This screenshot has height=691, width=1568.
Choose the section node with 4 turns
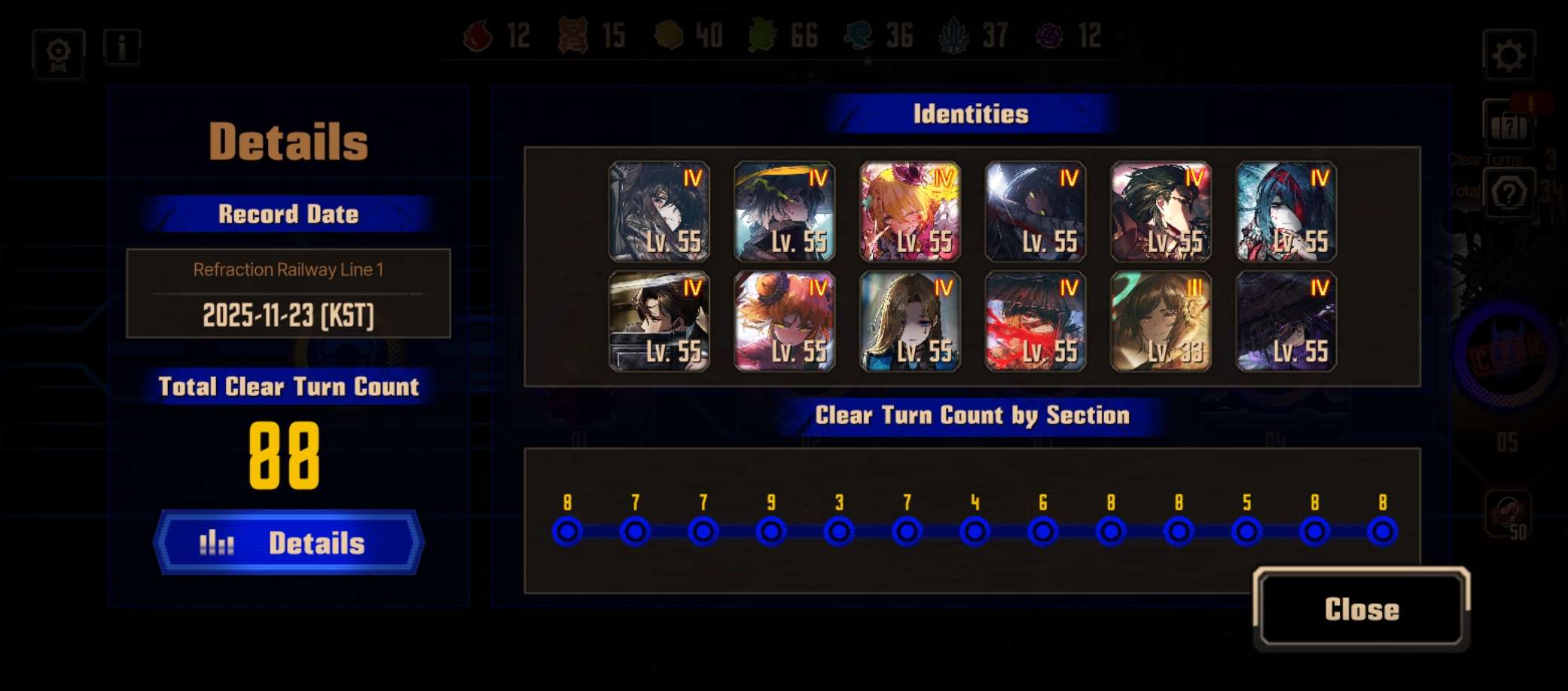tap(975, 531)
